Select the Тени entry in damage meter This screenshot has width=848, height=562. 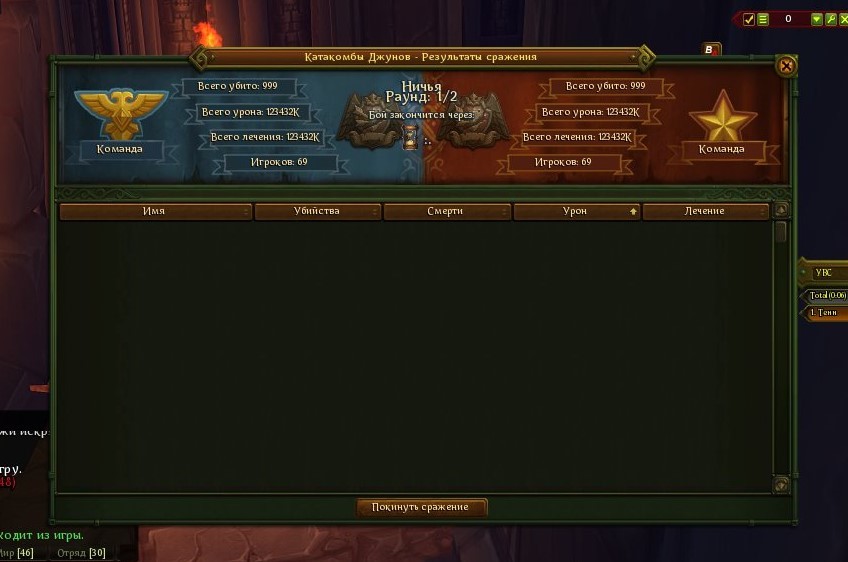tap(826, 313)
